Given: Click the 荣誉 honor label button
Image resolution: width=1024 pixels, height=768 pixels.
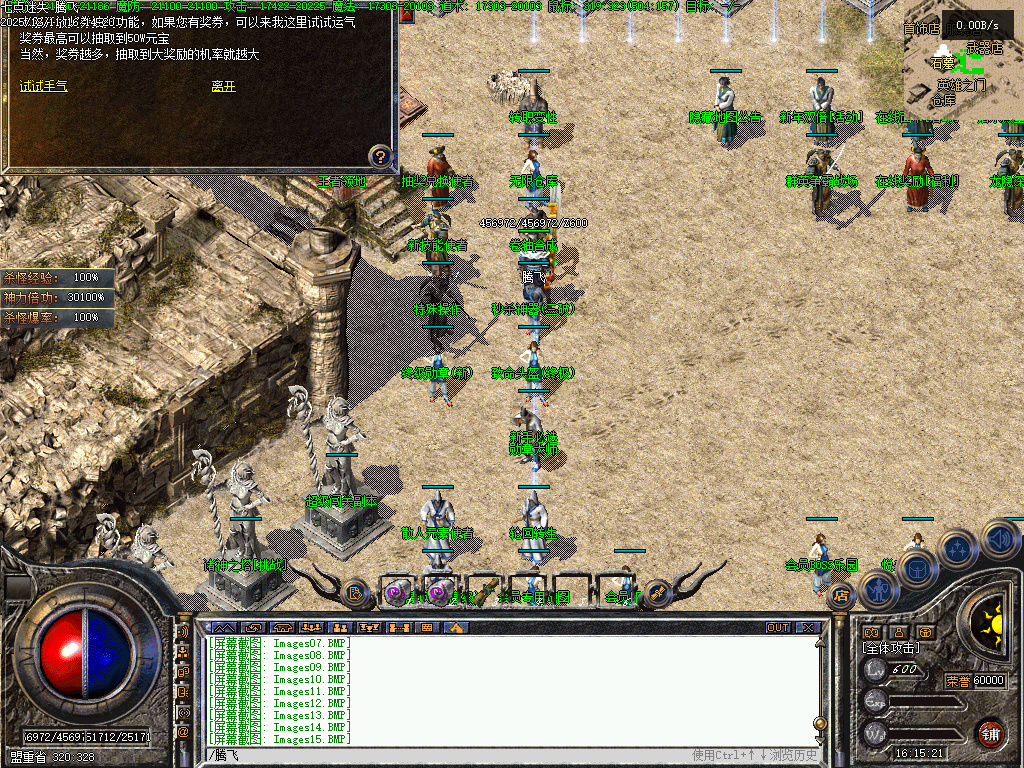Looking at the screenshot, I should (958, 681).
